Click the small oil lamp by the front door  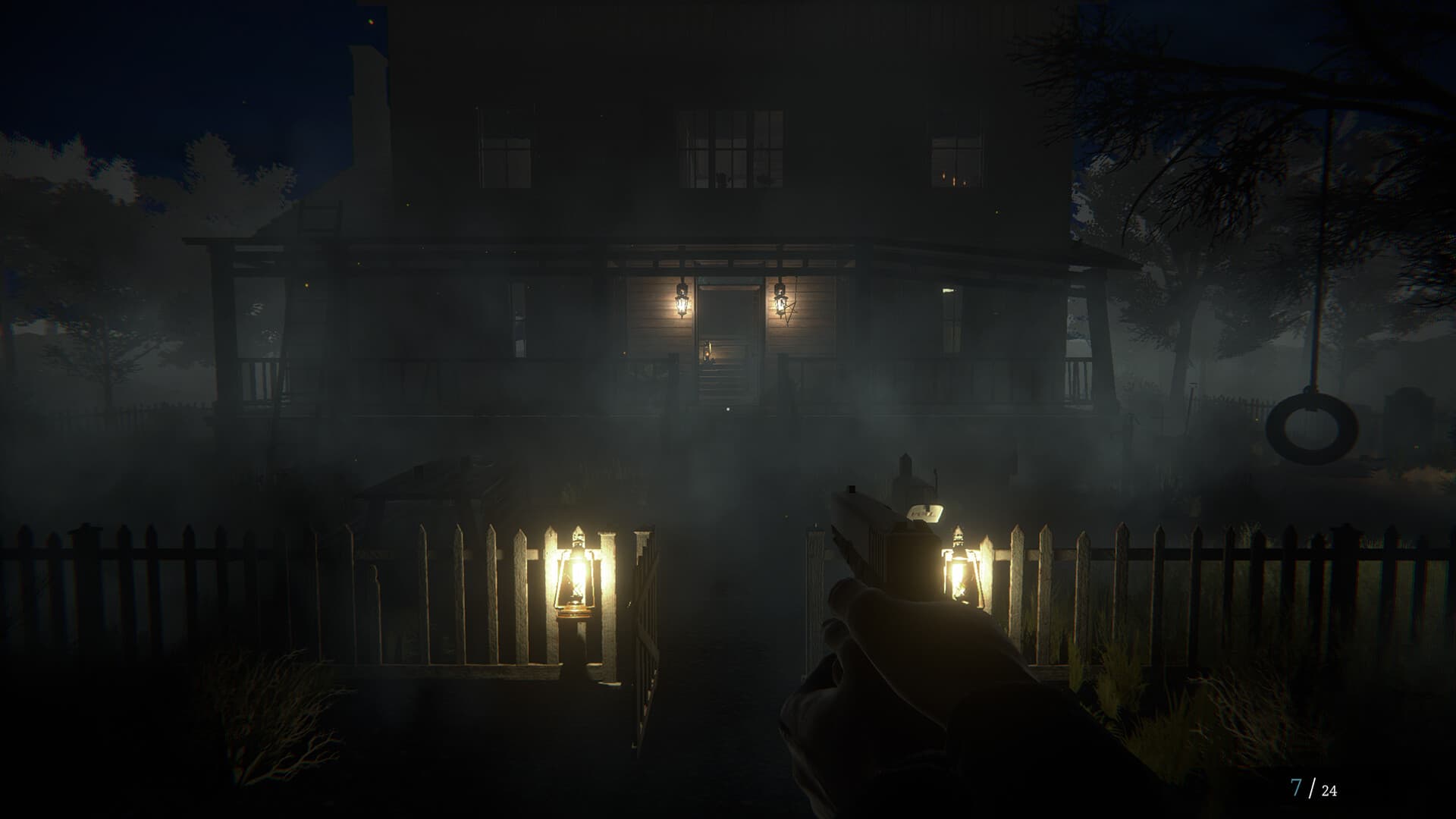click(x=707, y=351)
